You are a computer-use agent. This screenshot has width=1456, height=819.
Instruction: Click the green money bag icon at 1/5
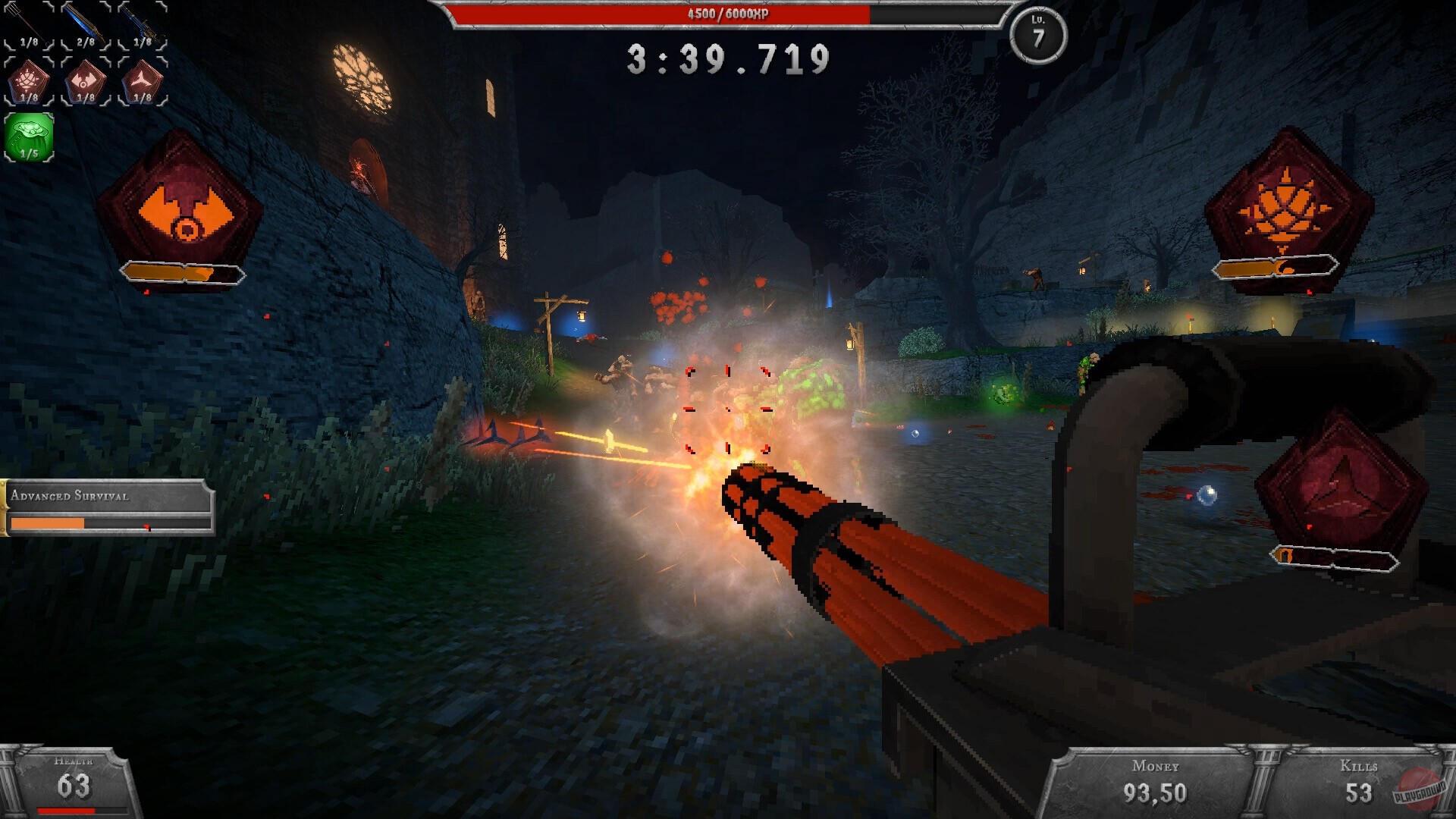pyautogui.click(x=27, y=135)
